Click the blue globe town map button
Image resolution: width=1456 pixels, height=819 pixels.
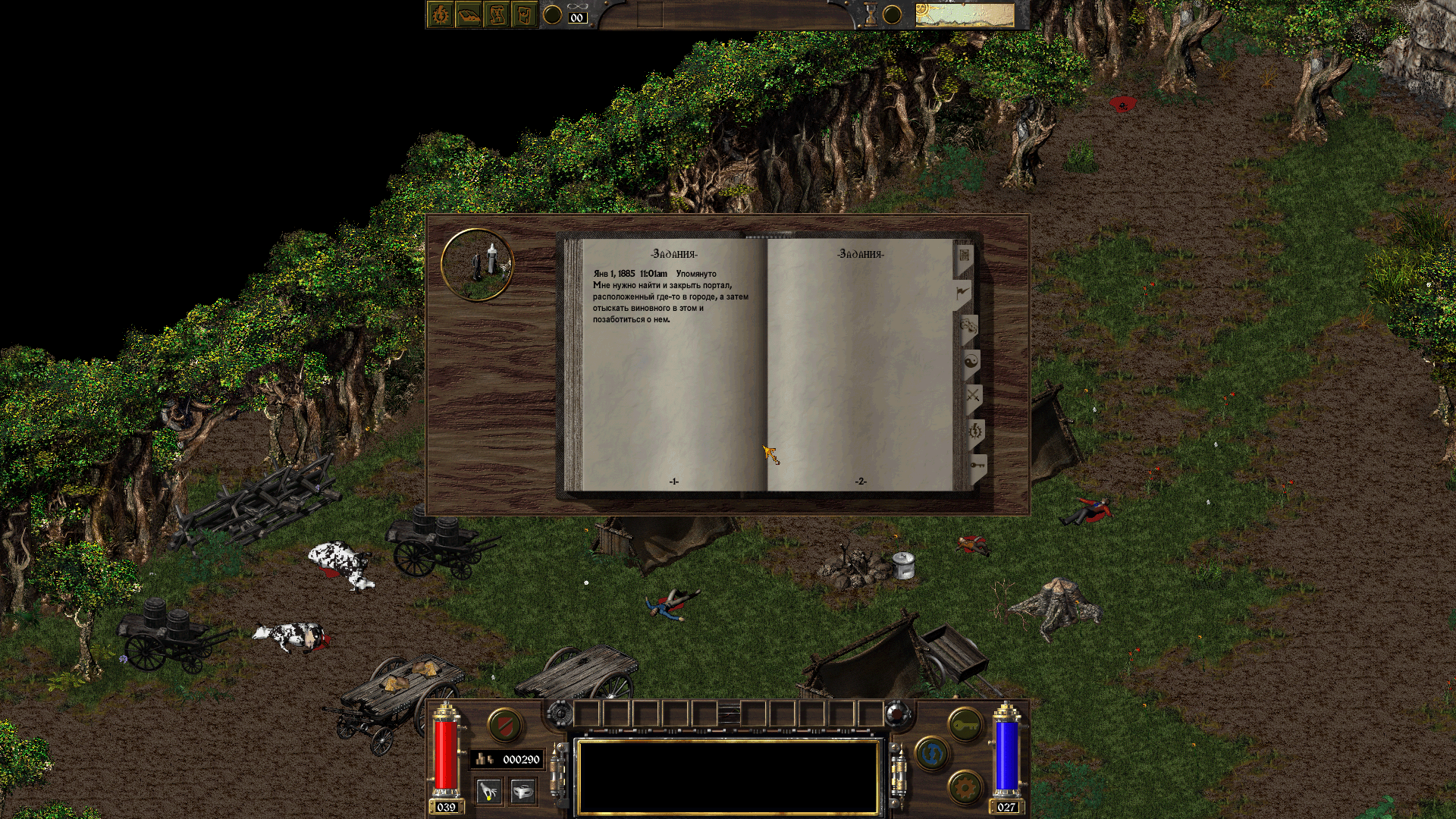[932, 755]
